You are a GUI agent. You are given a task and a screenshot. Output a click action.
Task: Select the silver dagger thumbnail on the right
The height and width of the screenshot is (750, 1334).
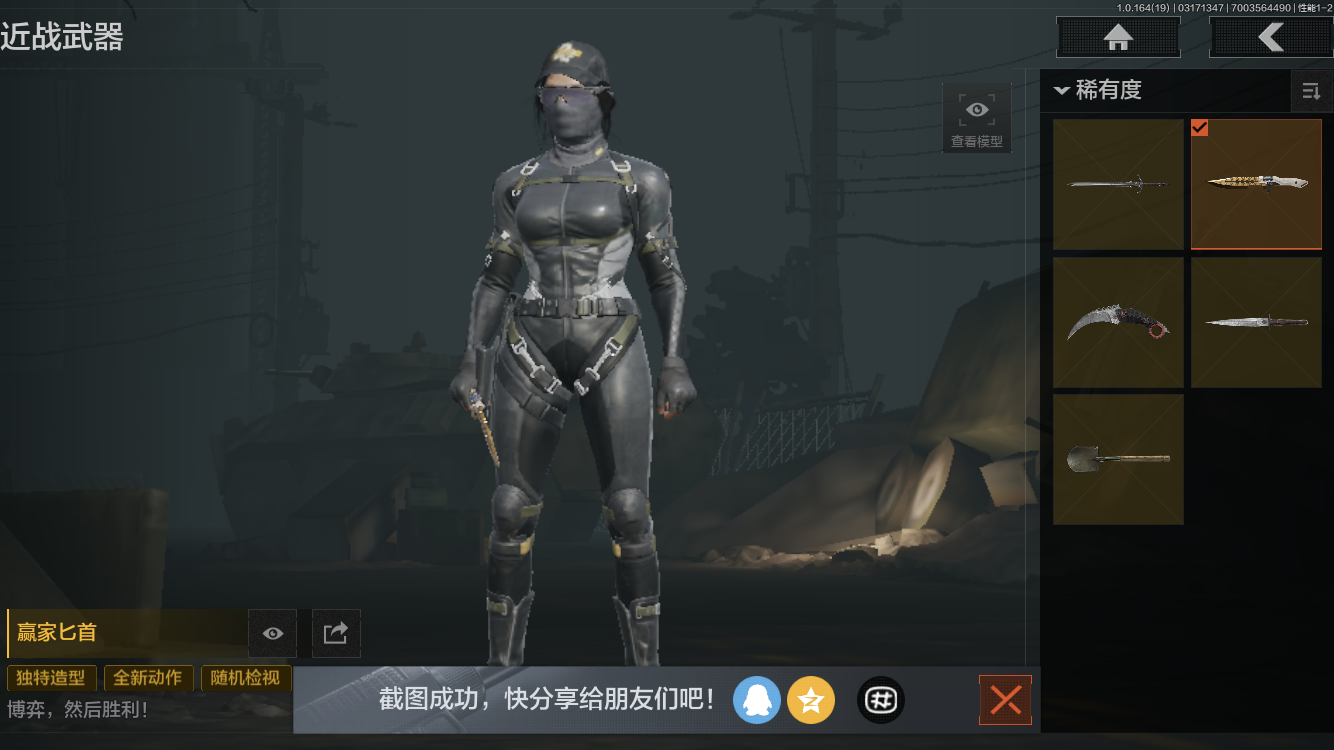(x=1256, y=322)
